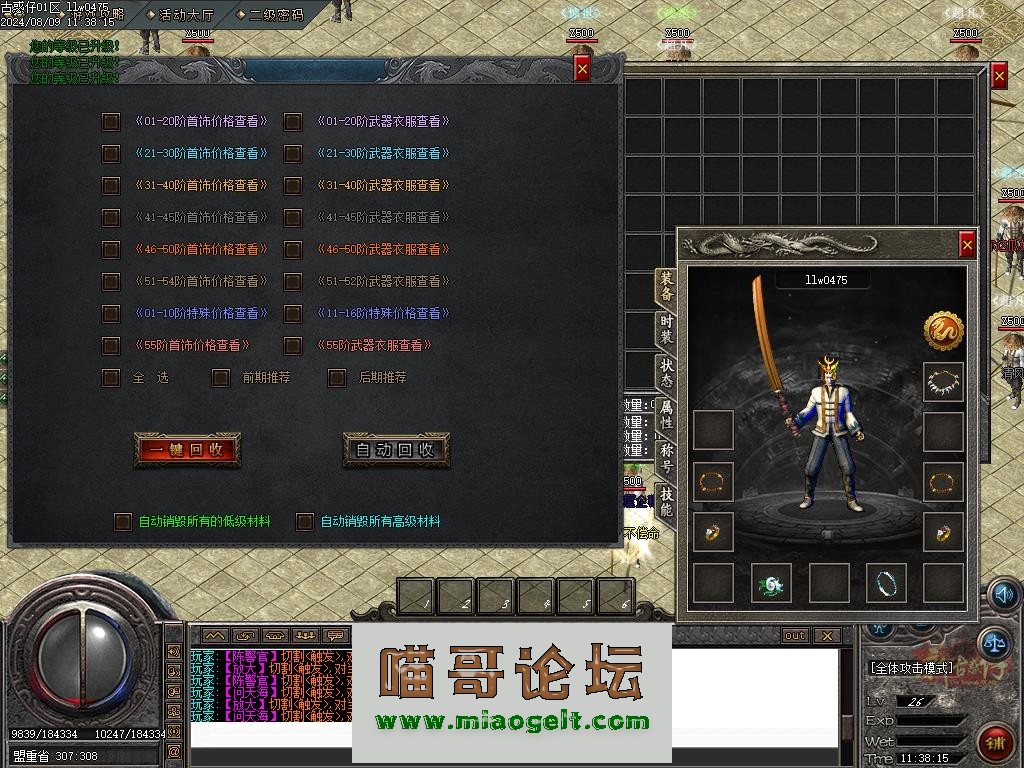This screenshot has width=1024, height=768.
Task: Close the recycle price panel
Action: point(582,68)
